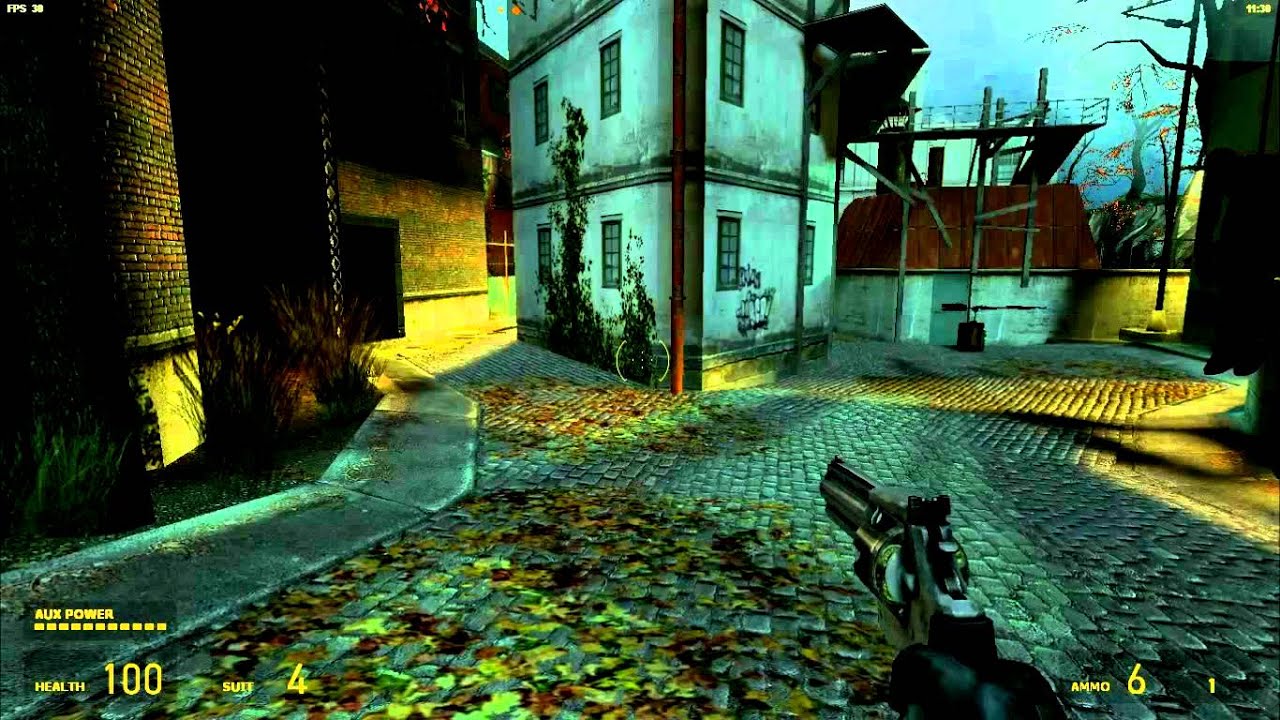
Task: Click the rooftop railing platform
Action: tap(1000, 110)
